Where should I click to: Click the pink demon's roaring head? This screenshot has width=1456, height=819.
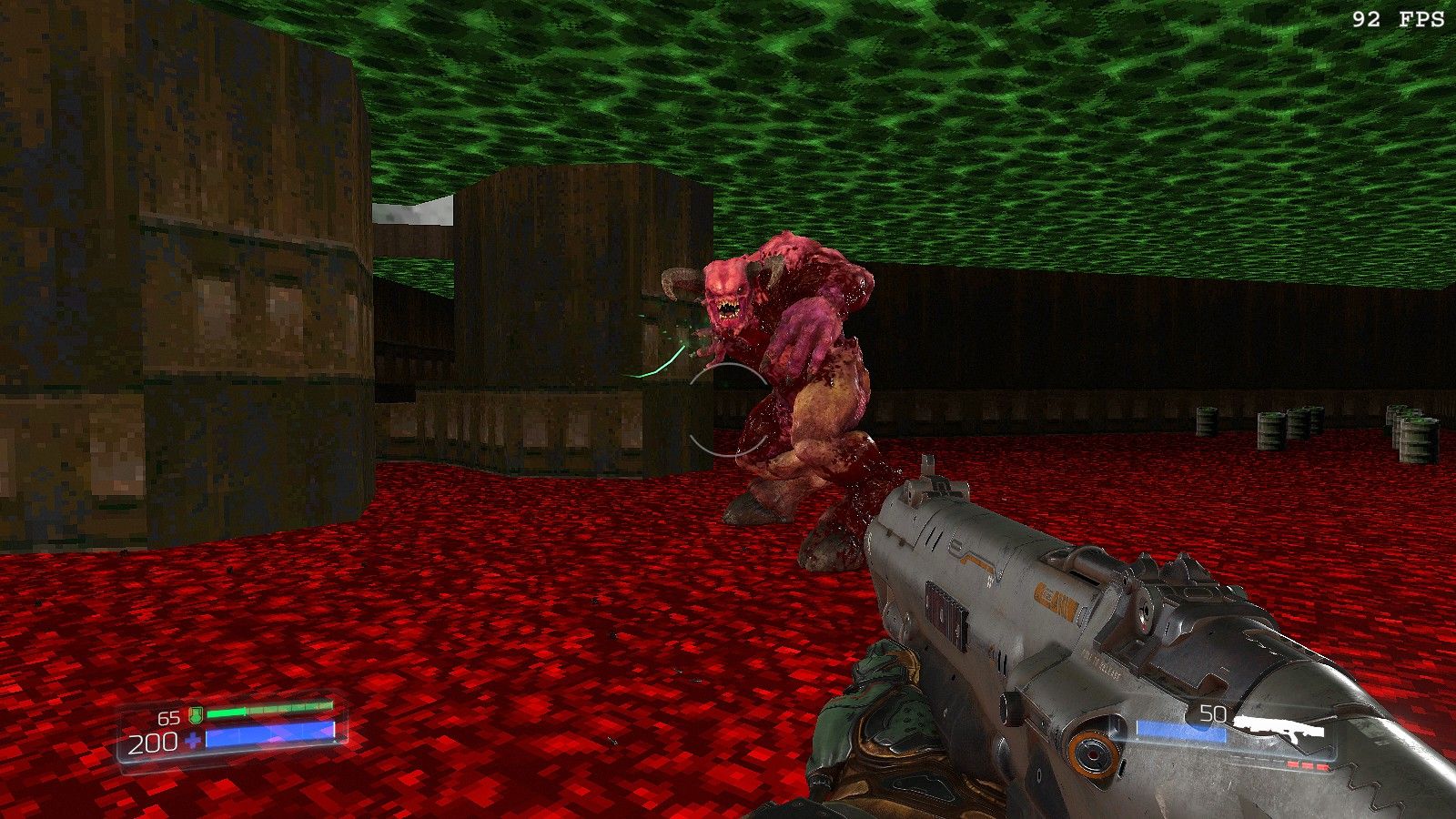pos(728,291)
